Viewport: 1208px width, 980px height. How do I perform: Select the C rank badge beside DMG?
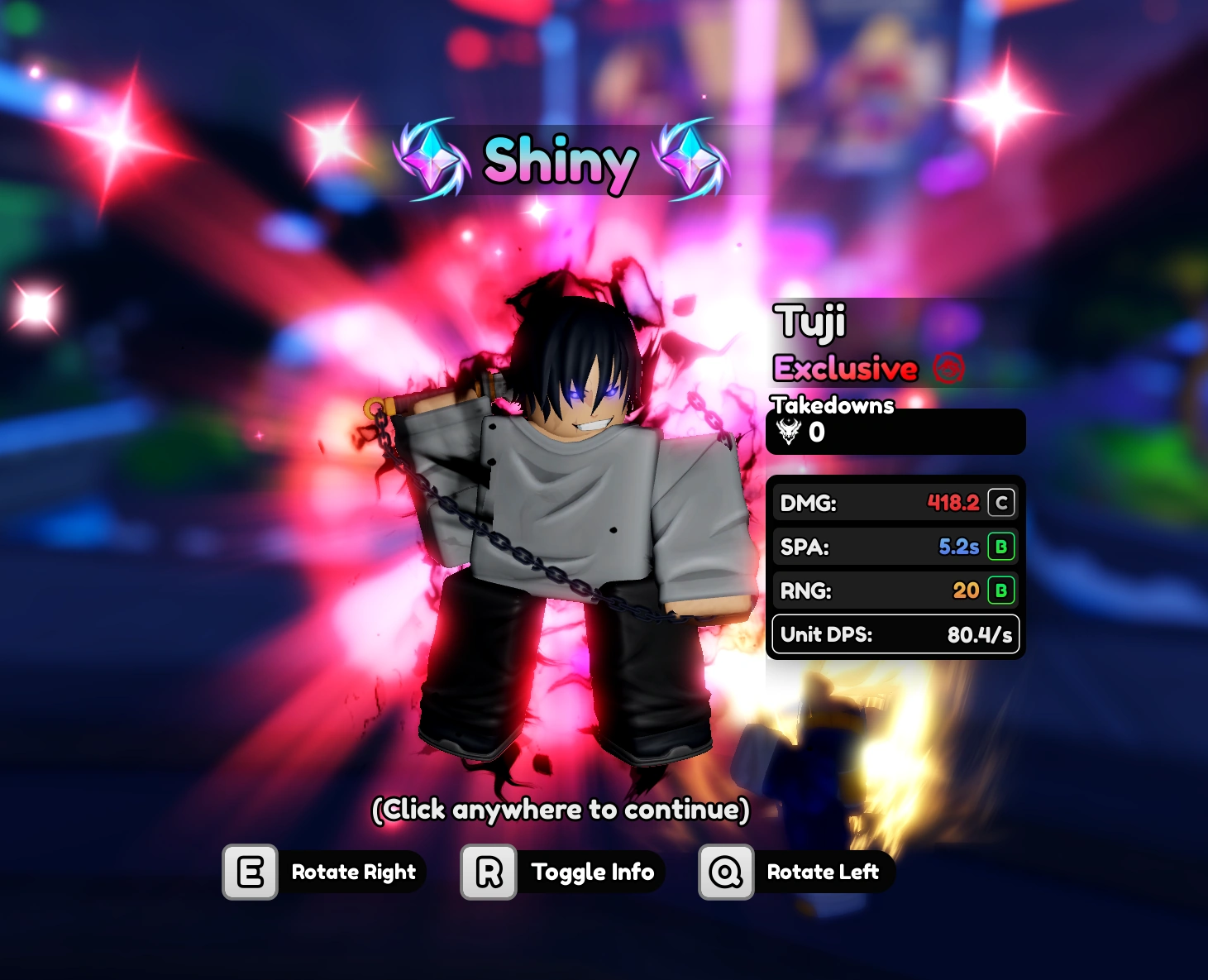1001,502
